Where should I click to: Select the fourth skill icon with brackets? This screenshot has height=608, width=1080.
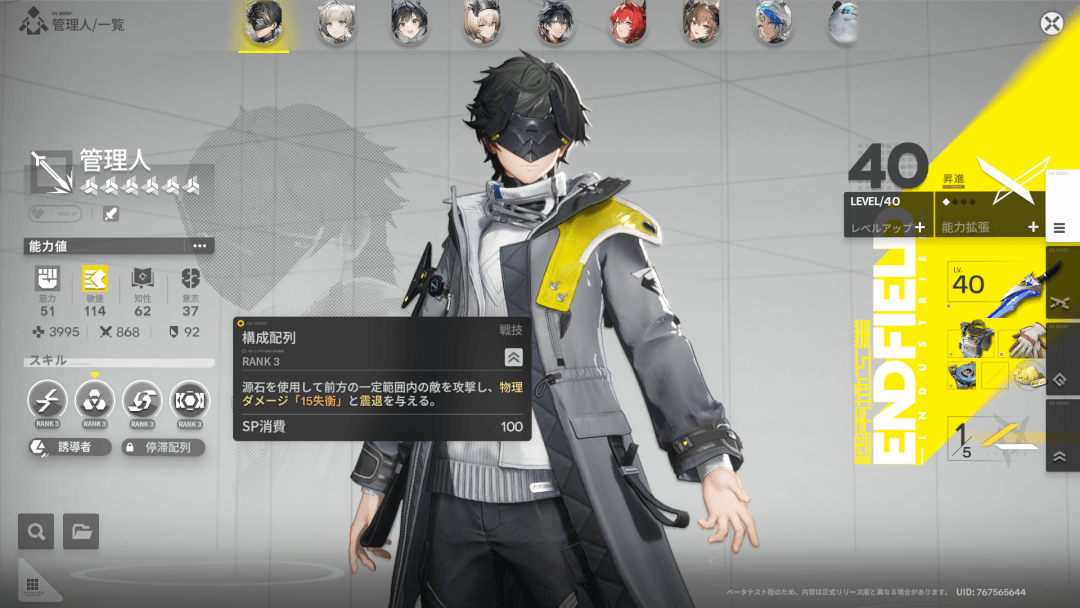click(190, 400)
